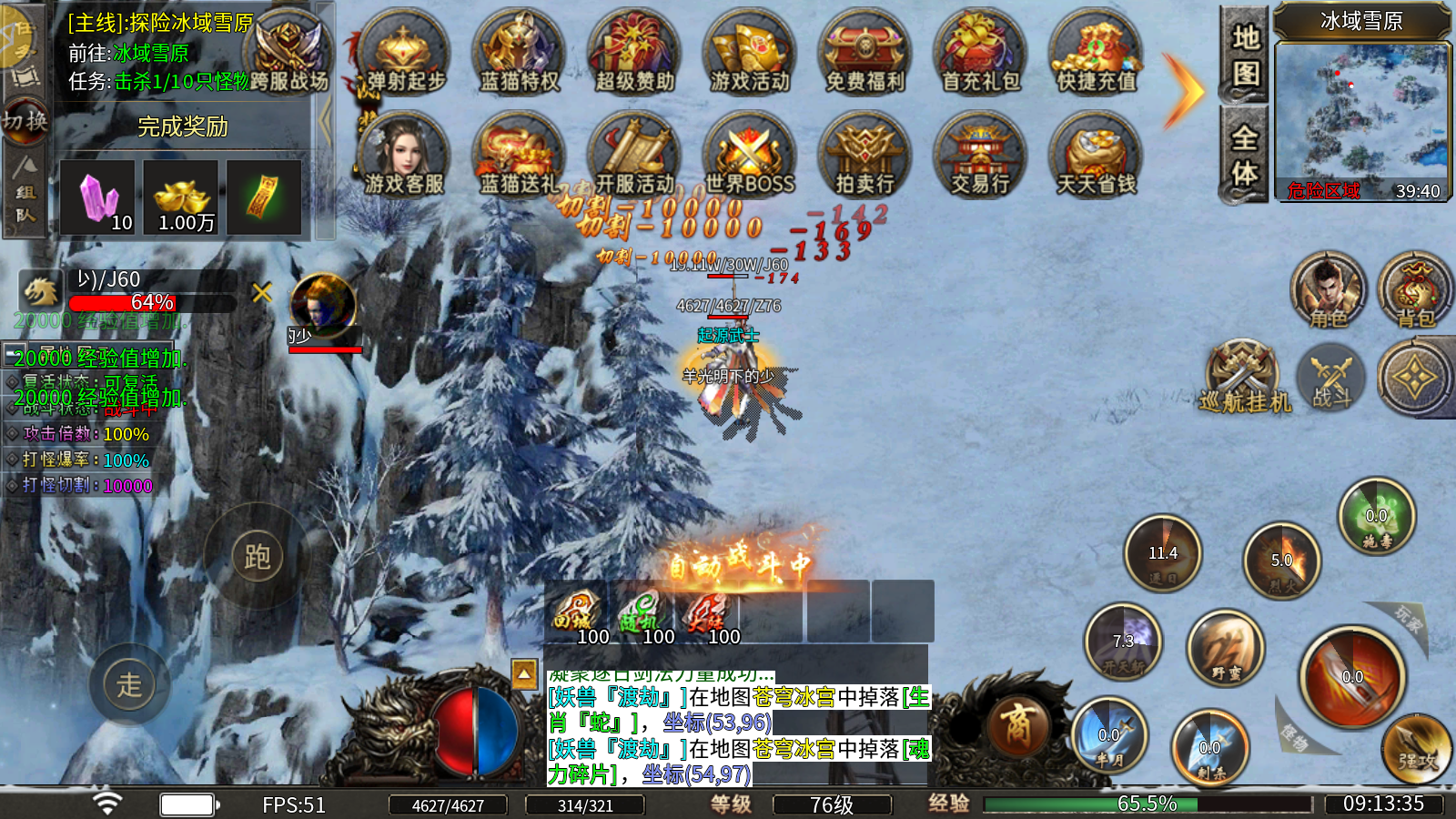Screen dimensions: 1456x819
Task: Open 游戏客服 customer service
Action: coord(404,156)
